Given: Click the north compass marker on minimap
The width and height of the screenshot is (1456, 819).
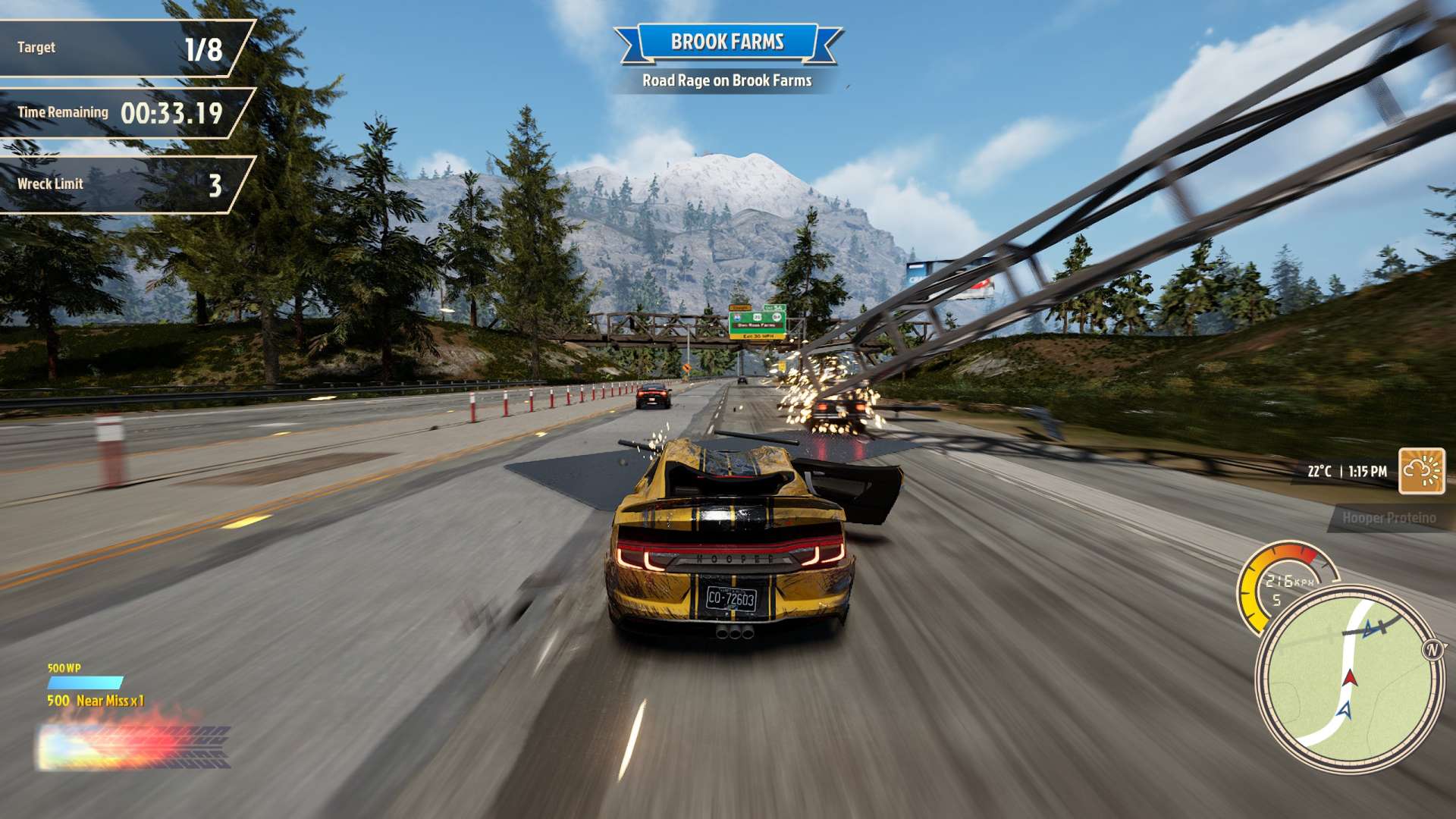Looking at the screenshot, I should click(x=1432, y=650).
